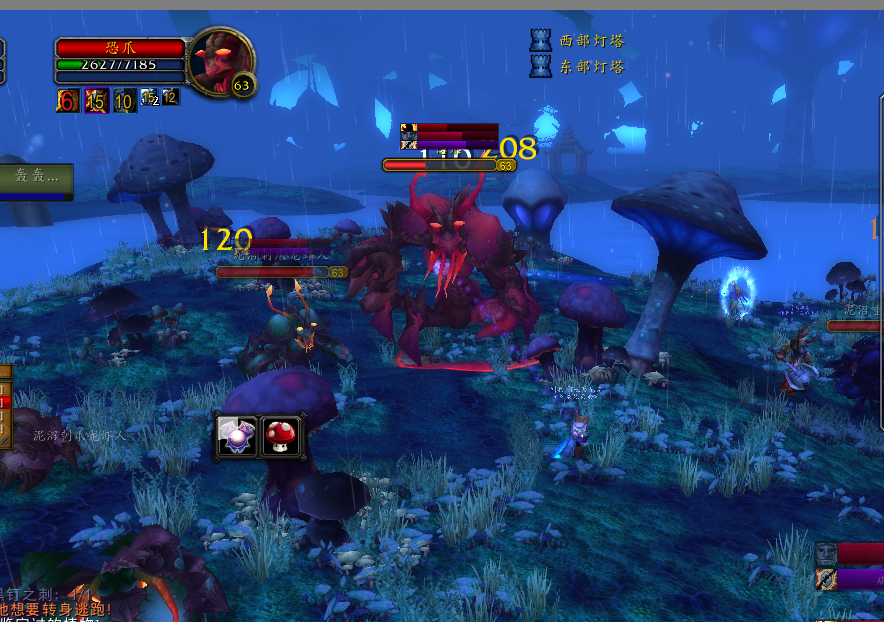Use the red mushroom item button
This screenshot has width=884, height=622.
281,437
